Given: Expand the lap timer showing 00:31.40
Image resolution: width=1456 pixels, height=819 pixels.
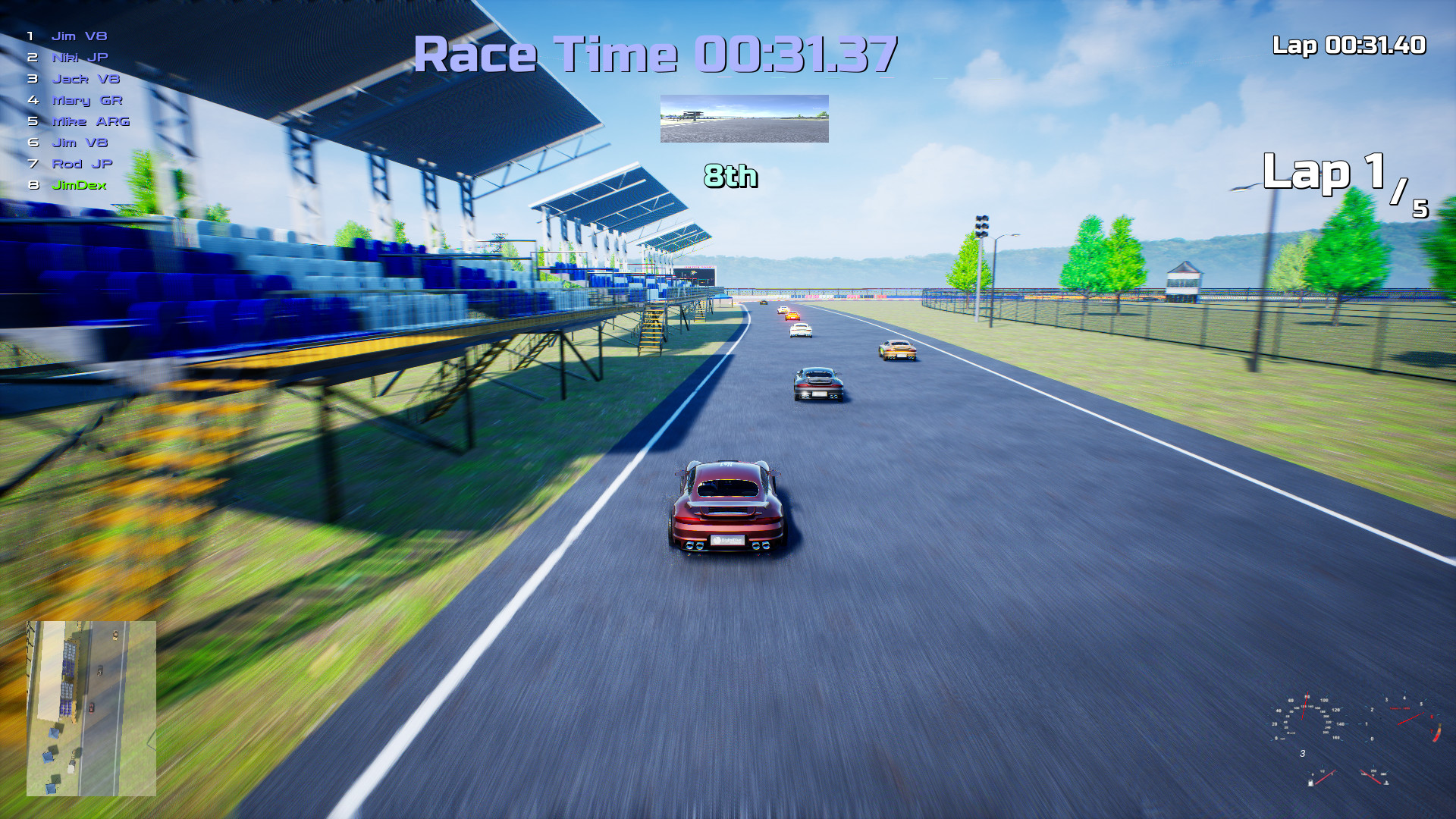Looking at the screenshot, I should (x=1349, y=46).
